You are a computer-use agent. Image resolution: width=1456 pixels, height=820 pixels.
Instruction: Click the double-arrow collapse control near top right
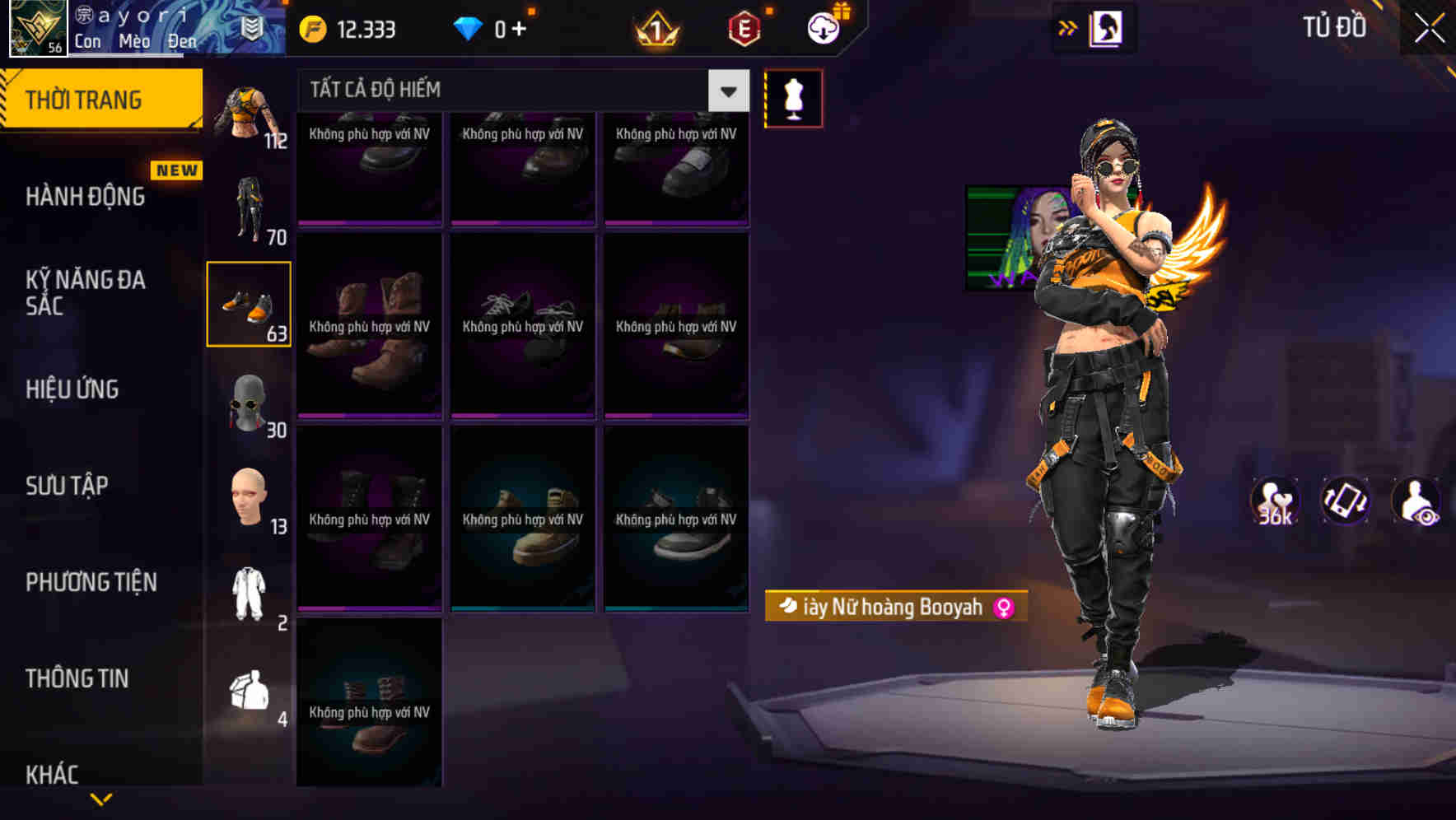pos(1068,26)
